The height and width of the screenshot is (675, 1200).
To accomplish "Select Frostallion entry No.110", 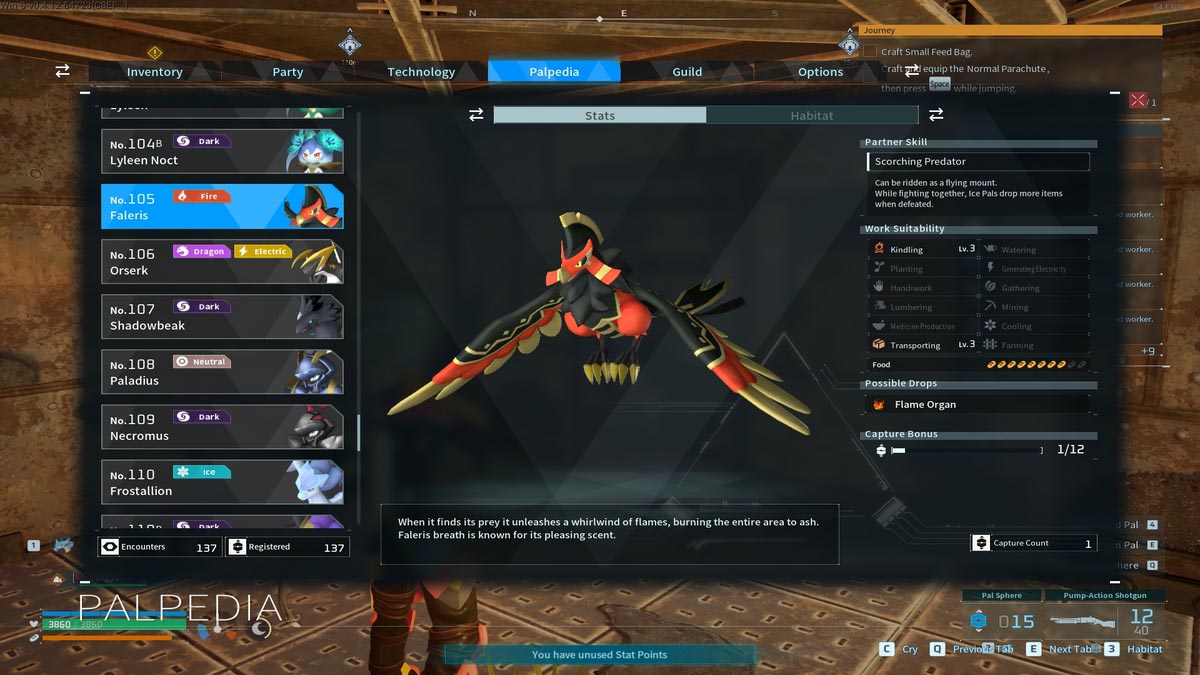I will (x=222, y=481).
